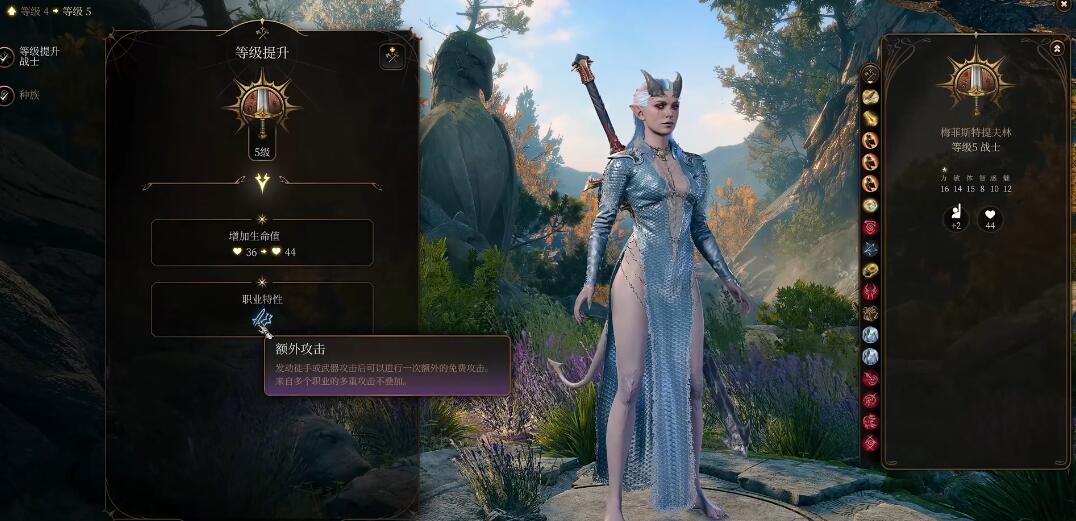Close the level-up screen with the X

click(x=1063, y=5)
